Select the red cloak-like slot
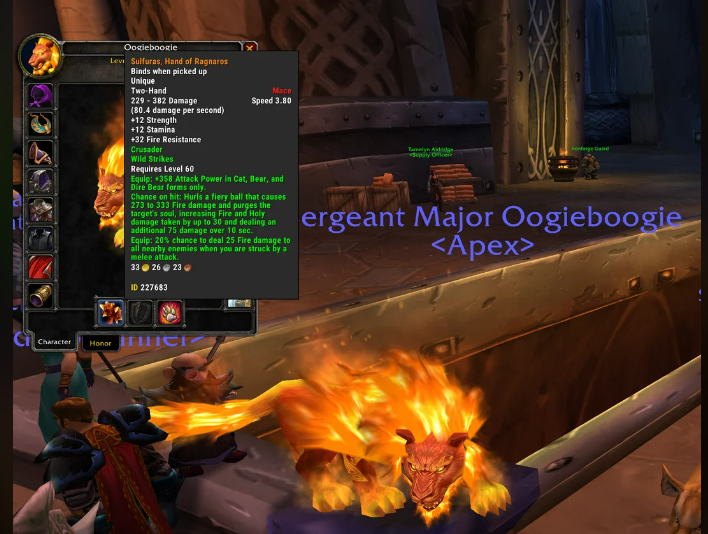 [x=41, y=268]
